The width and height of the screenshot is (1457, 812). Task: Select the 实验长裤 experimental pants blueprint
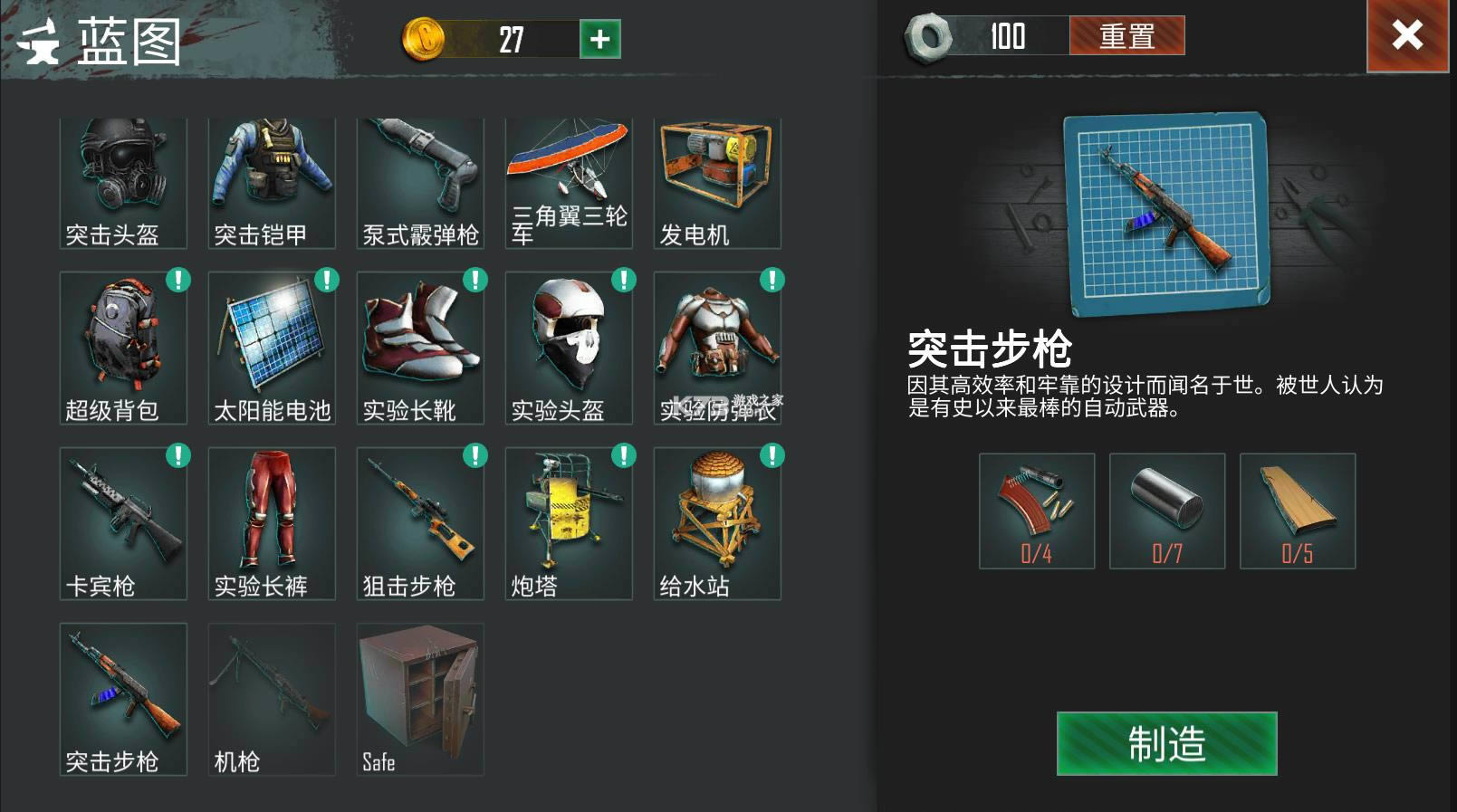[x=272, y=521]
